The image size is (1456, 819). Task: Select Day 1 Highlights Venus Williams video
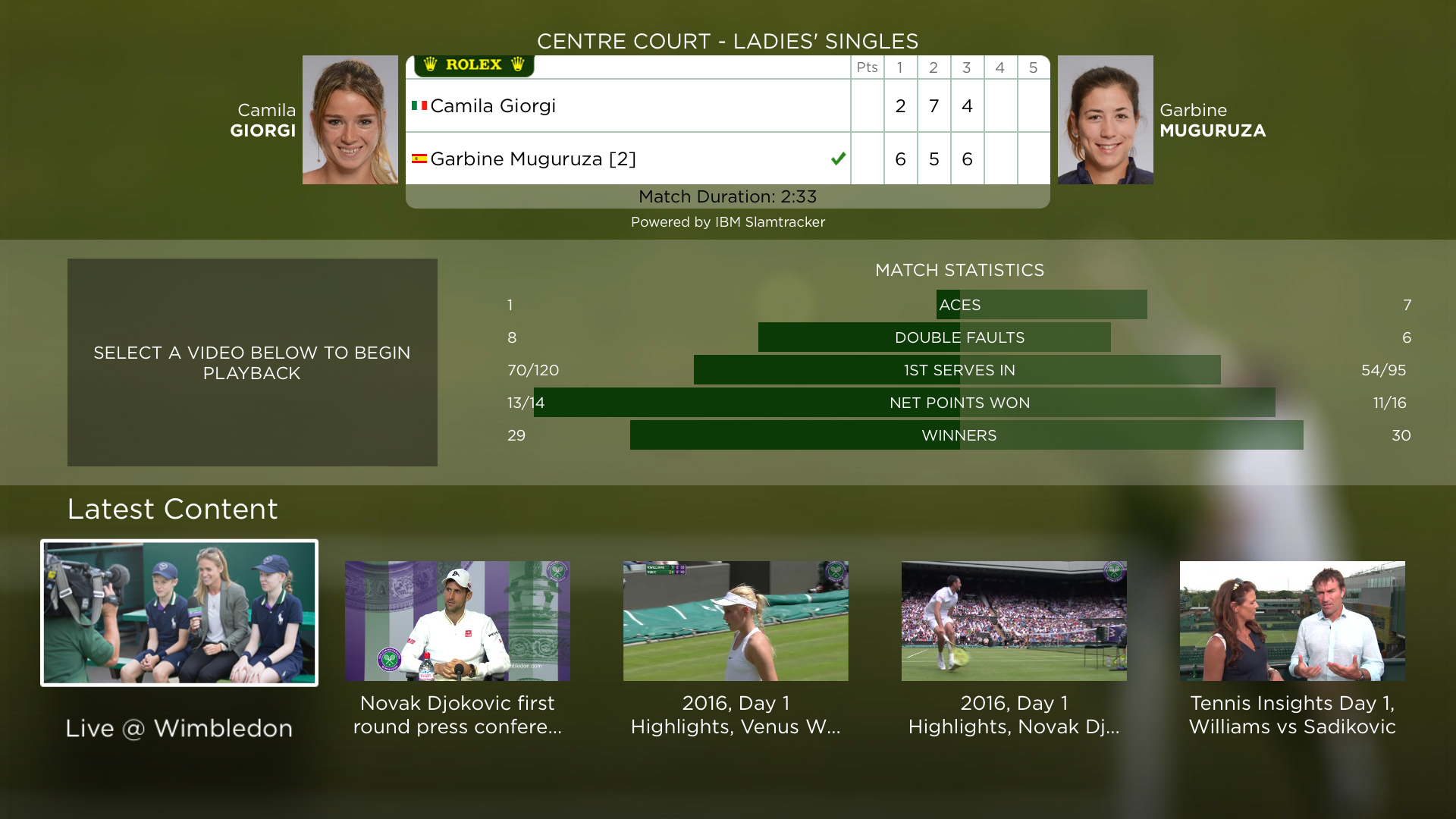[x=736, y=621]
